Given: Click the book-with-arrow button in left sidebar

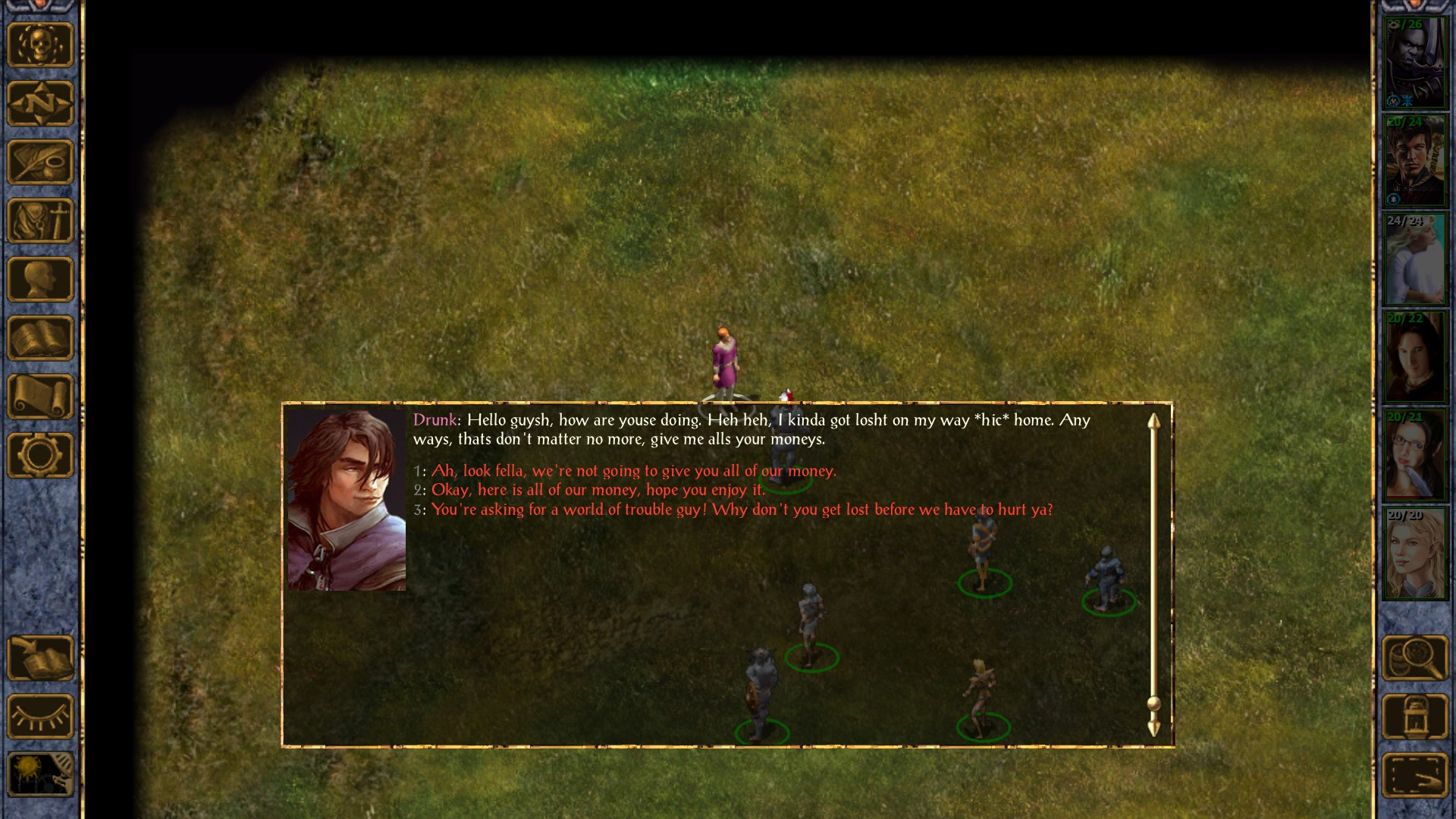Looking at the screenshot, I should [40, 658].
